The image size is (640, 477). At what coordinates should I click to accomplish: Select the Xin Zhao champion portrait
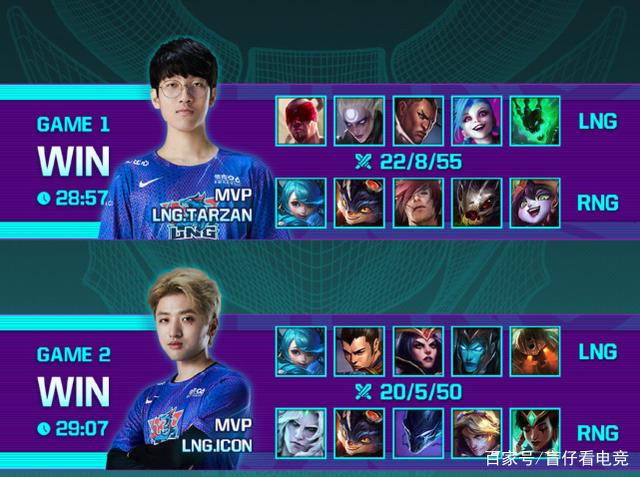(x=359, y=351)
